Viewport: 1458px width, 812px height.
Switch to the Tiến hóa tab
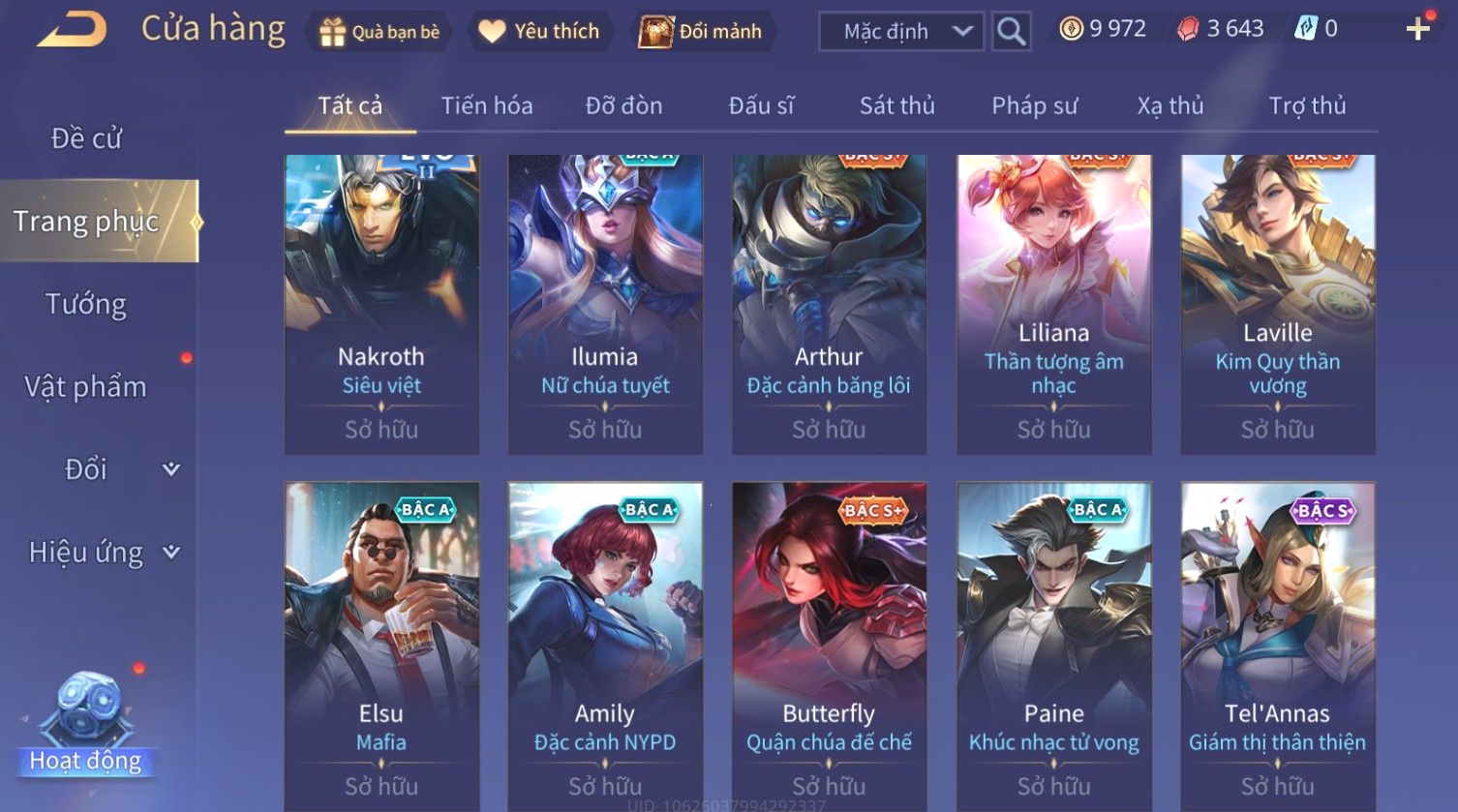487,105
